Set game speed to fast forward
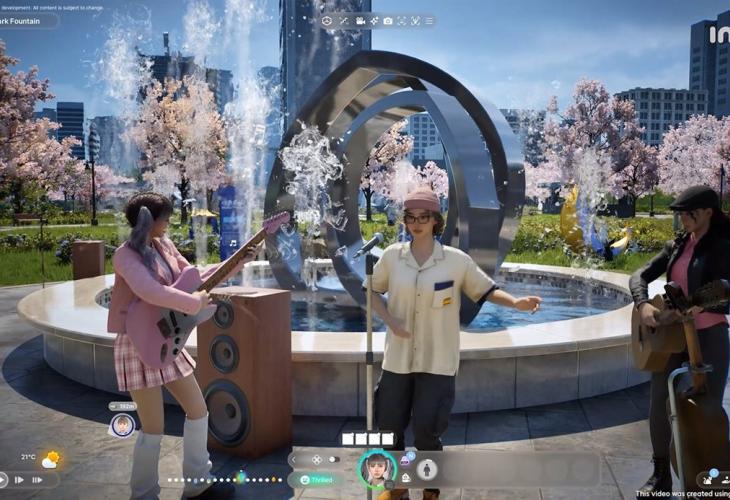730x500 pixels. [x=19, y=480]
